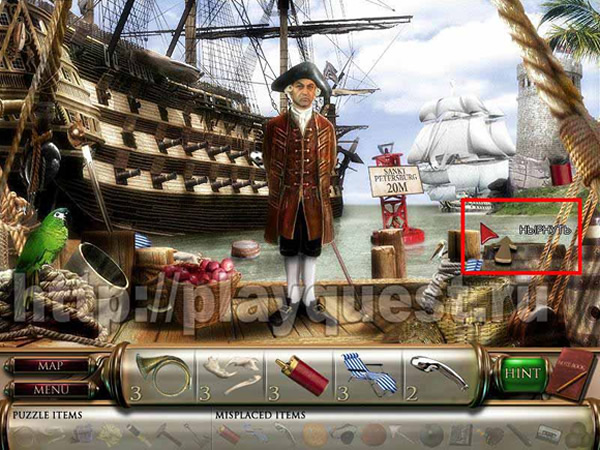Select the white bone inventory slot

coord(231,374)
